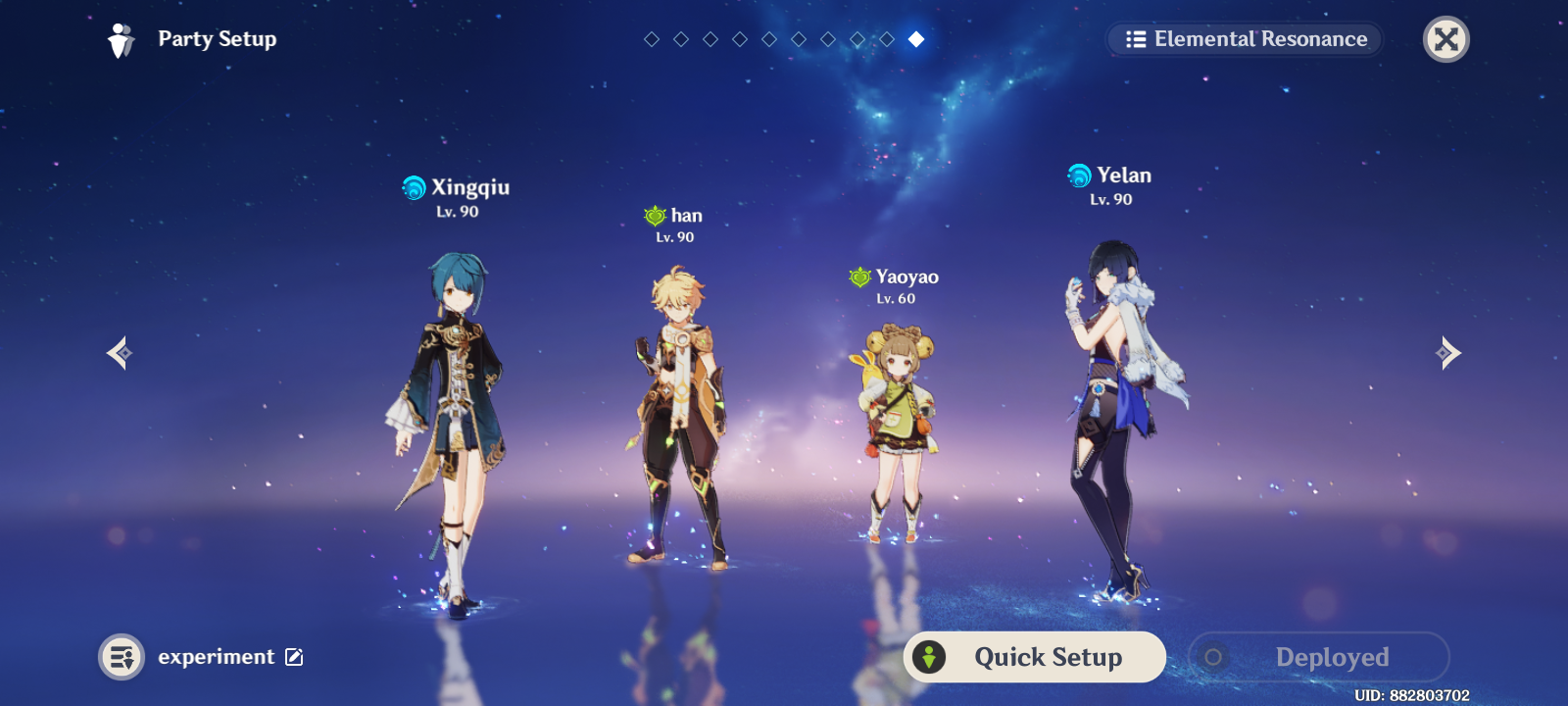
Task: Select the Traveler "han" party slot
Action: [x=678, y=422]
